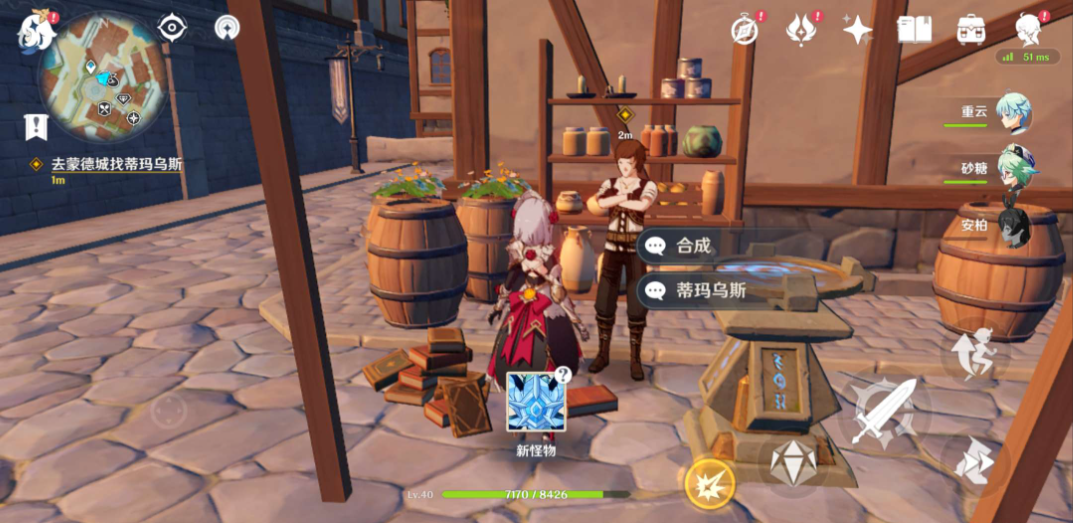The image size is (1073, 523).
Task: Switch to party member 安柏
Action: (x=1014, y=226)
